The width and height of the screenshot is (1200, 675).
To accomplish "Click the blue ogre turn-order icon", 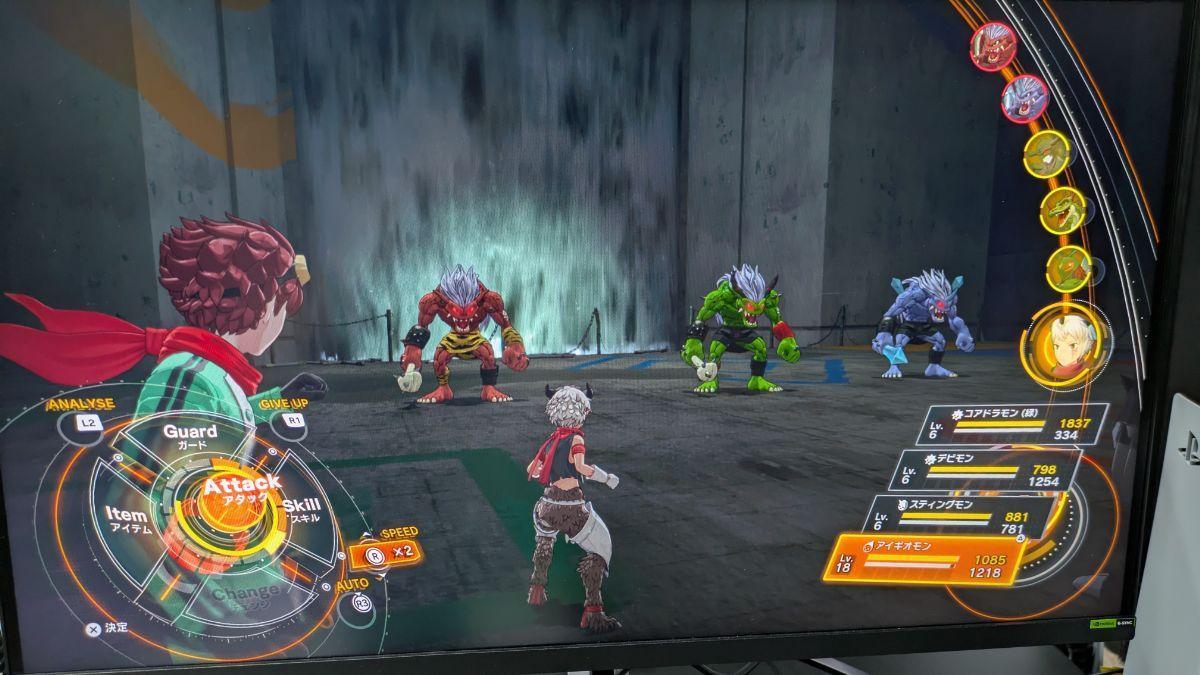I will point(1024,99).
